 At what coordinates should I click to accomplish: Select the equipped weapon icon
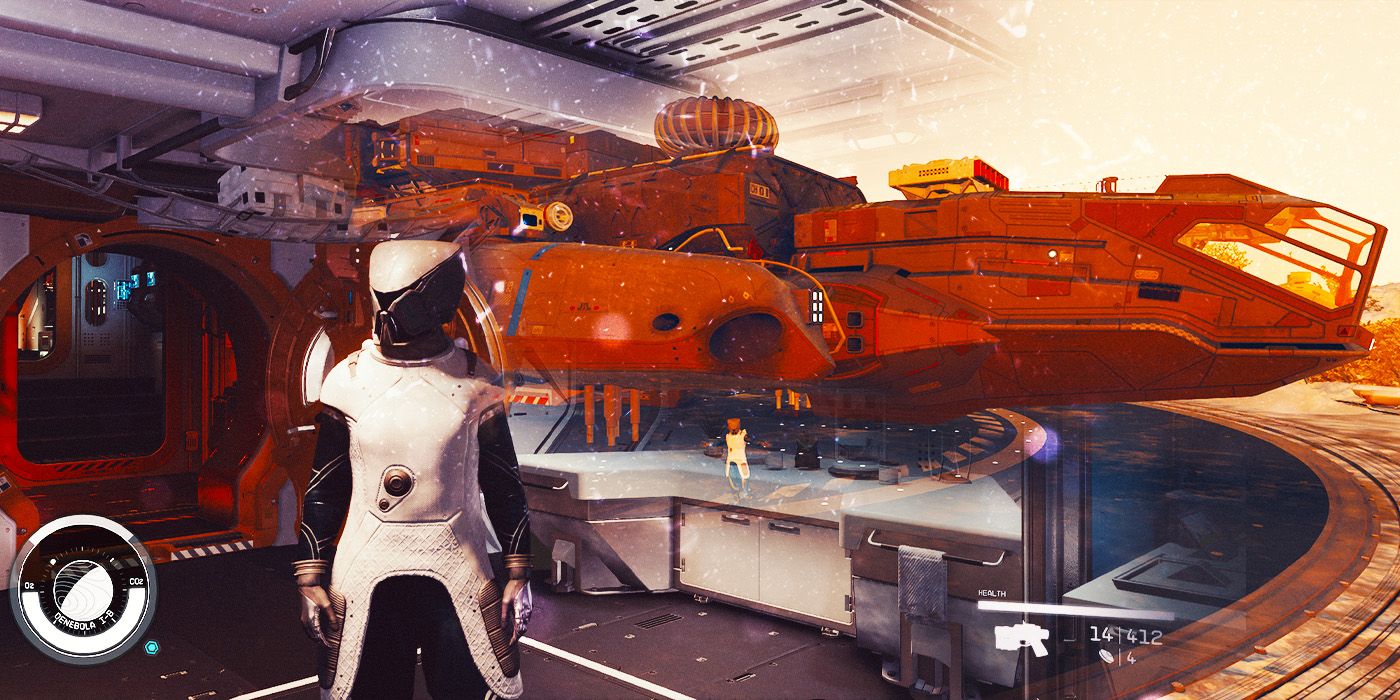coord(1022,639)
